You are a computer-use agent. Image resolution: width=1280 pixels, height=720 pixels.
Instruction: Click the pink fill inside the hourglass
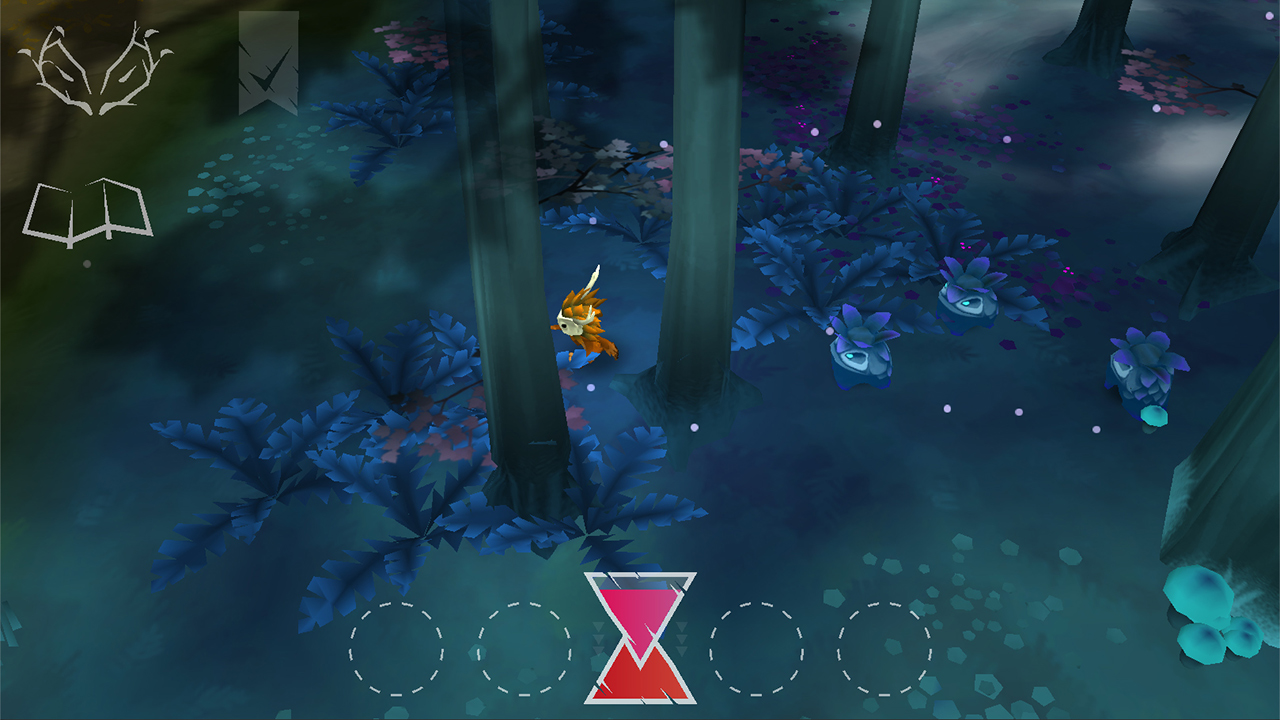click(638, 605)
